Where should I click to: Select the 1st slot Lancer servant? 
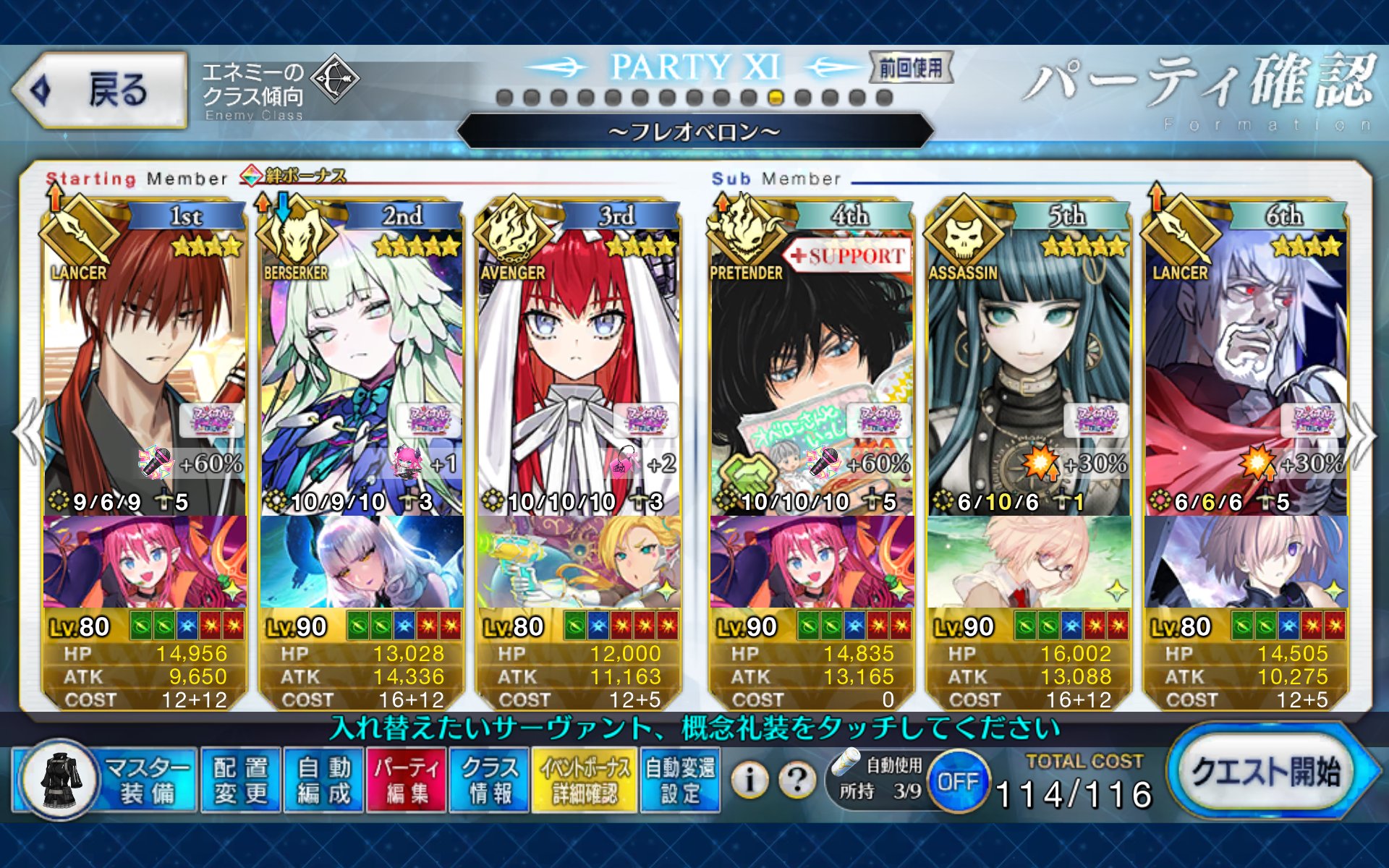145,362
